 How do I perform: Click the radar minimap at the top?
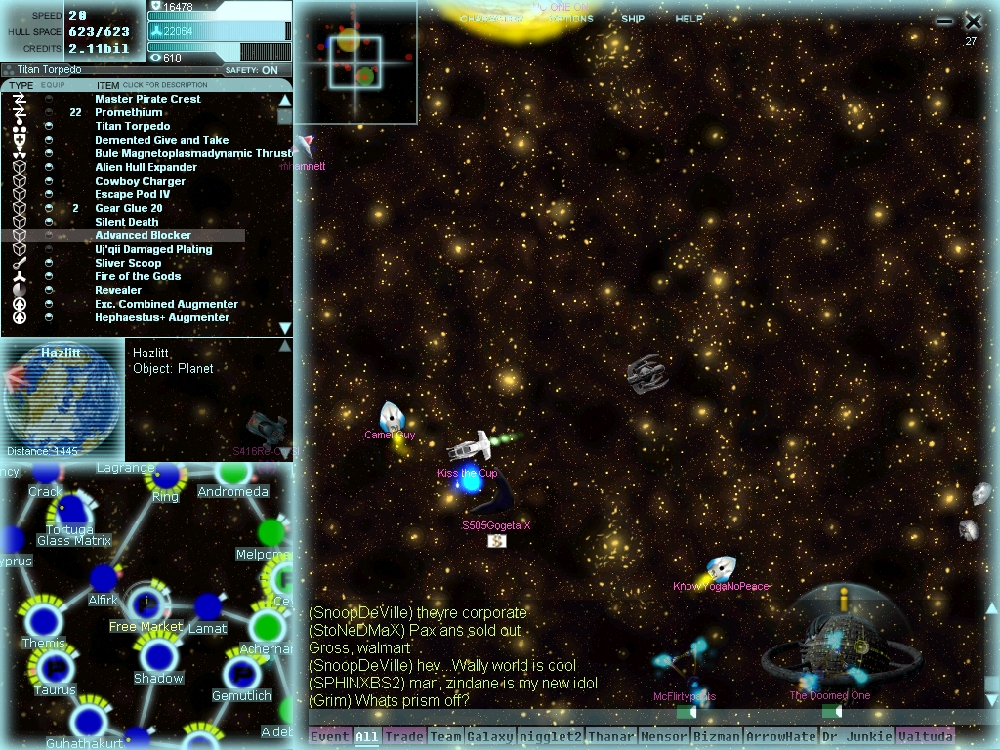pyautogui.click(x=355, y=62)
